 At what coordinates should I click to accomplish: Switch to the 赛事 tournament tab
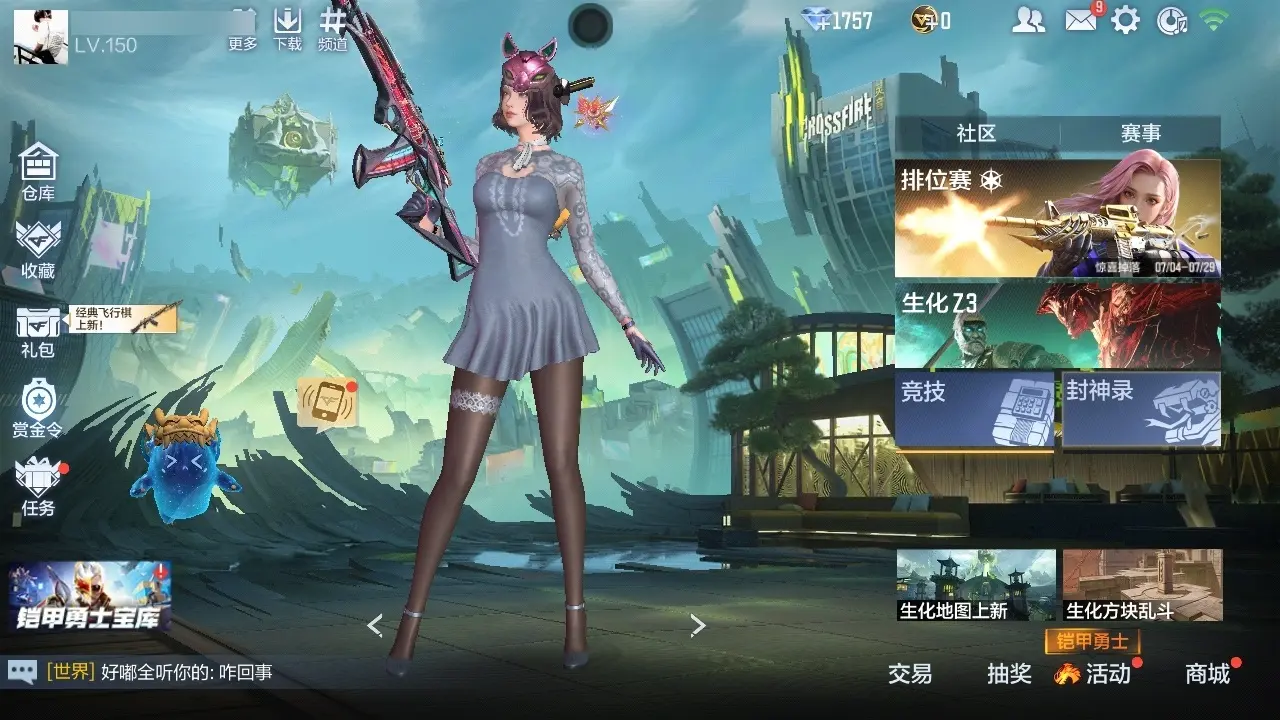[x=1140, y=133]
